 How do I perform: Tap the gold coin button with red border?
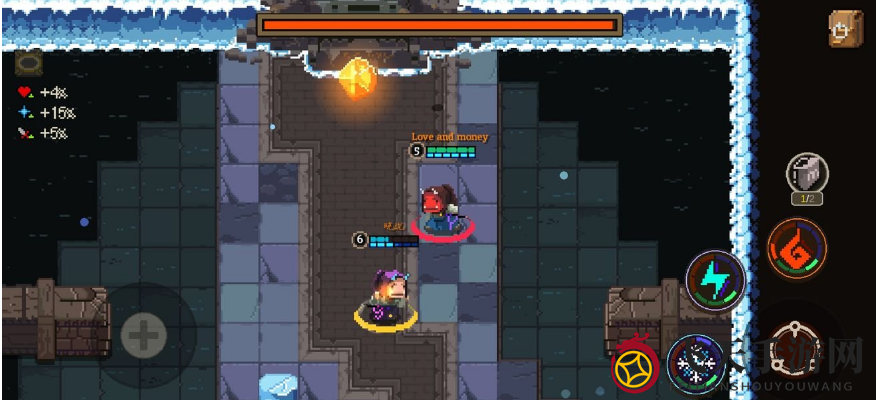click(x=637, y=363)
